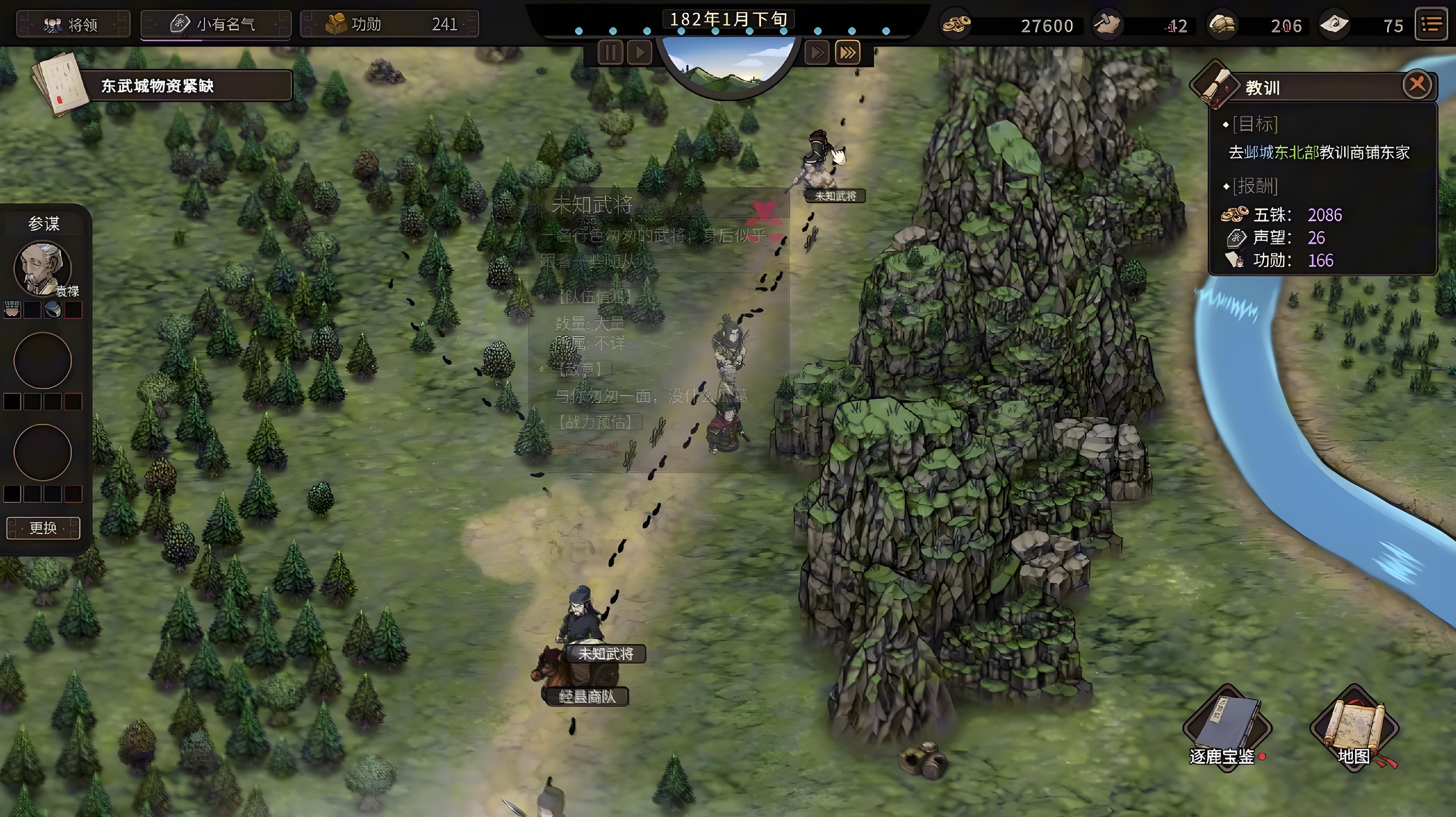
Task: Set time to fastest triple-arrow speed
Action: tap(847, 53)
